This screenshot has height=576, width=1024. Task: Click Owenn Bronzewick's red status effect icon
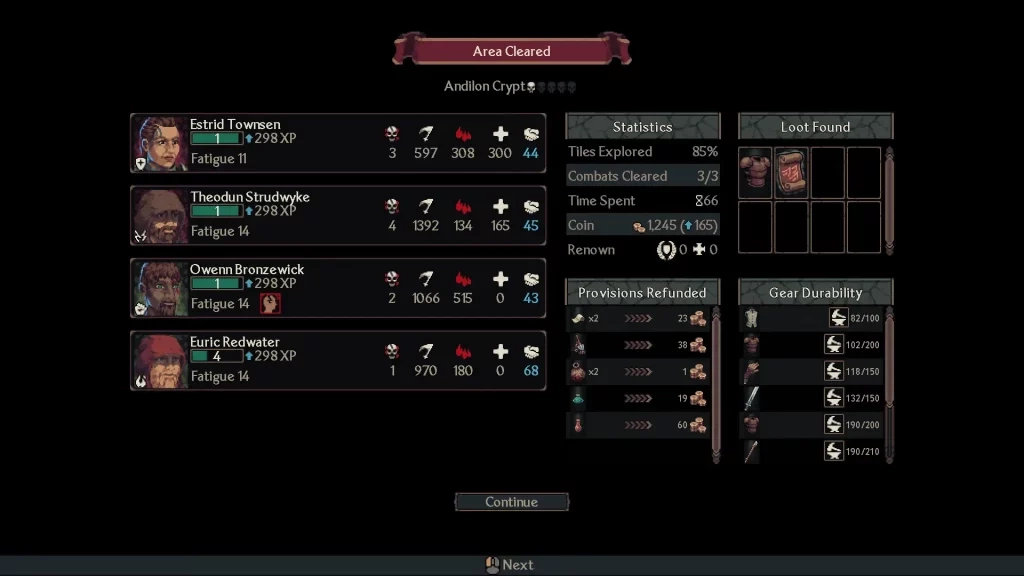coord(270,303)
